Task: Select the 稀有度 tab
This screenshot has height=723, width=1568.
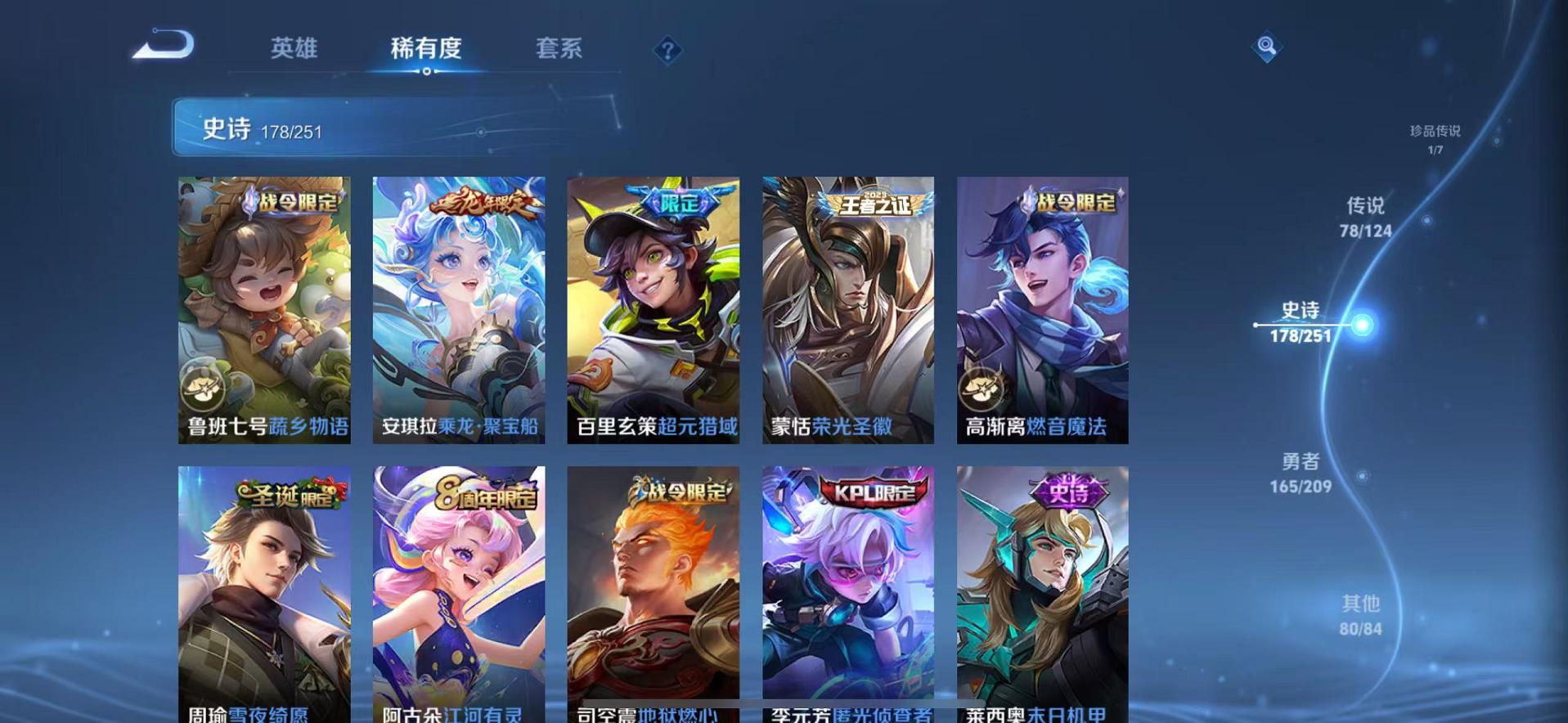Action: click(424, 49)
